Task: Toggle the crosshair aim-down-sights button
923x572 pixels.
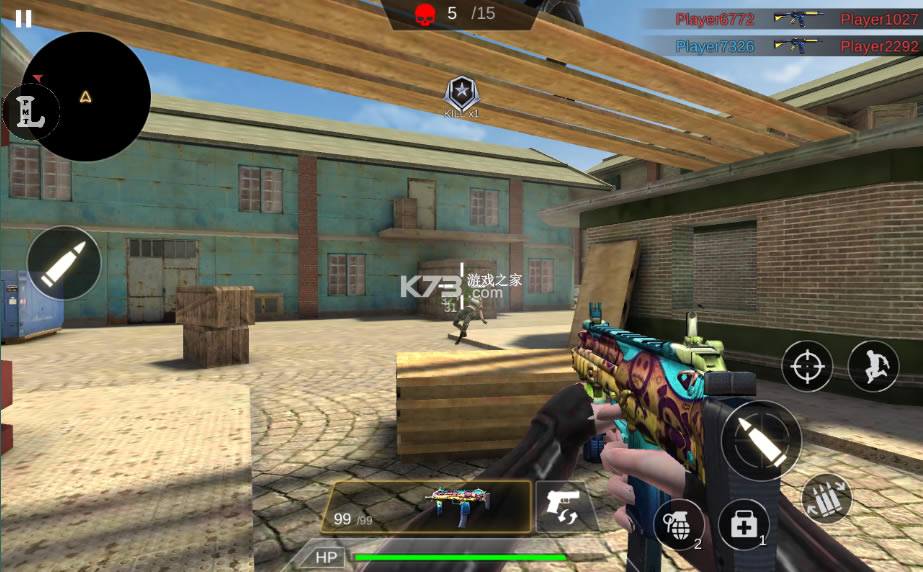Action: [x=806, y=366]
